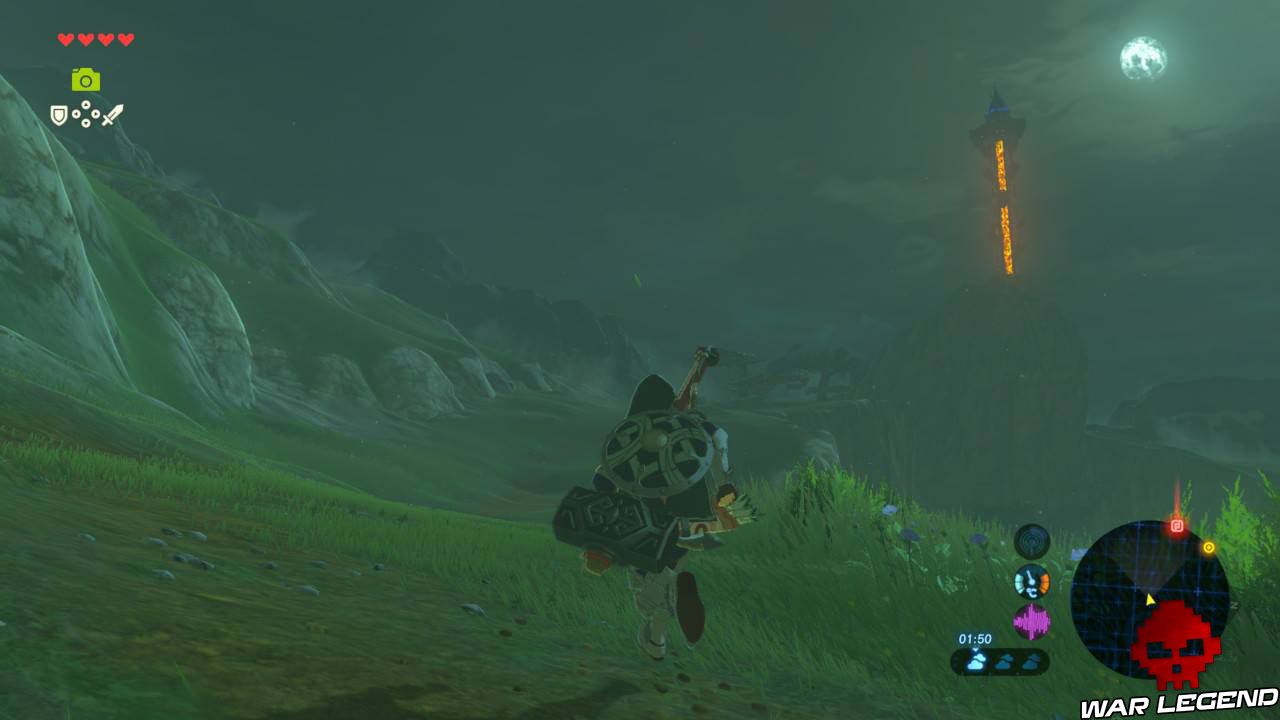
Task: Select the camera rune icon
Action: click(x=86, y=81)
